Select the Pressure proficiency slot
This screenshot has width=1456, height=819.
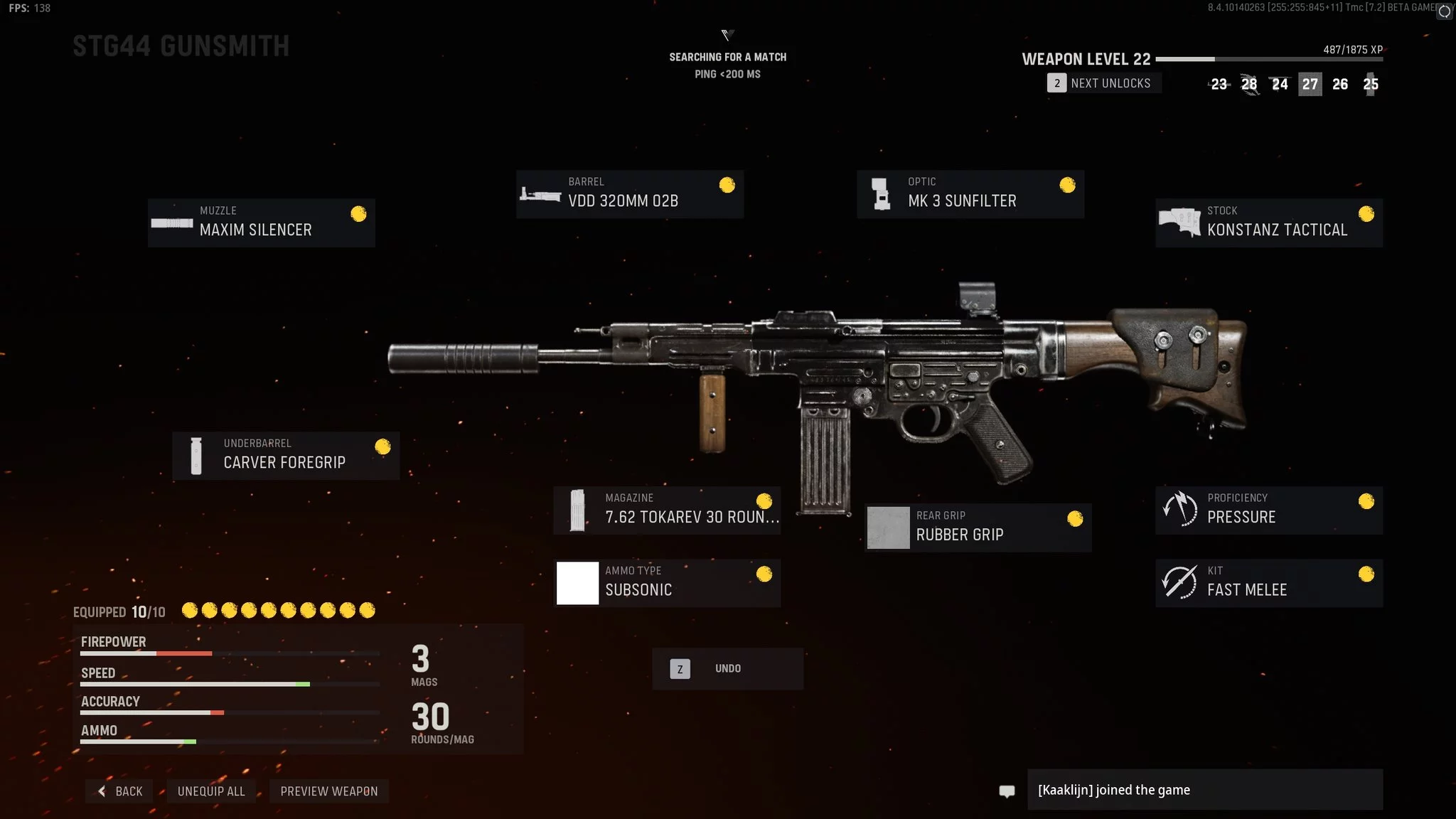[x=1268, y=510]
